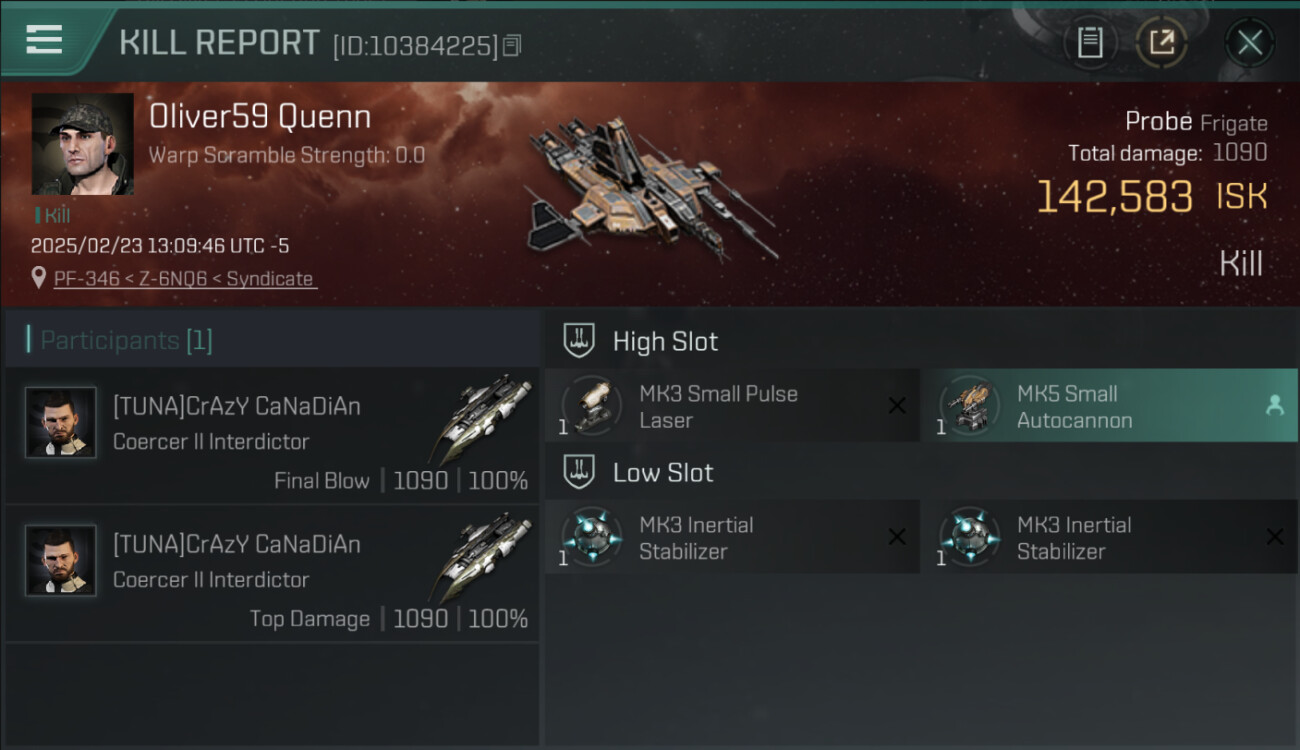Select the Final Blow participant row
The width and height of the screenshot is (1300, 750).
272,435
